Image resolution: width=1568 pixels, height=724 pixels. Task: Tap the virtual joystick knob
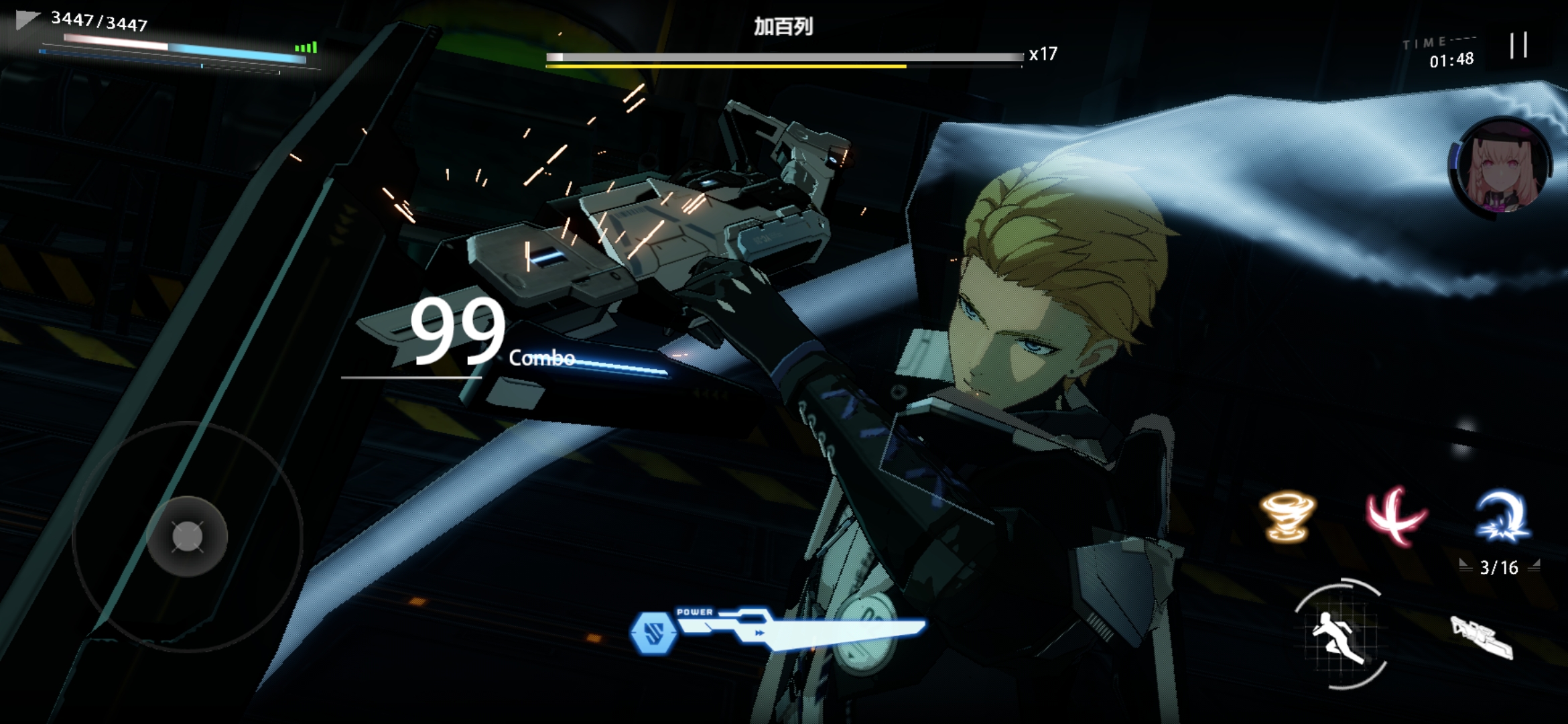pyautogui.click(x=187, y=536)
